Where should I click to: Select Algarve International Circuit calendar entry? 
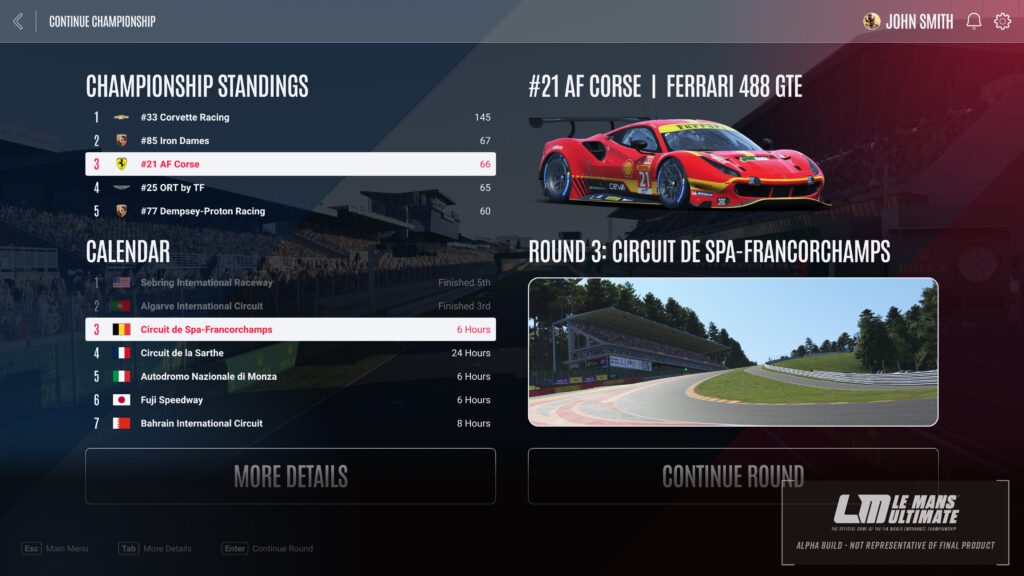[290, 306]
